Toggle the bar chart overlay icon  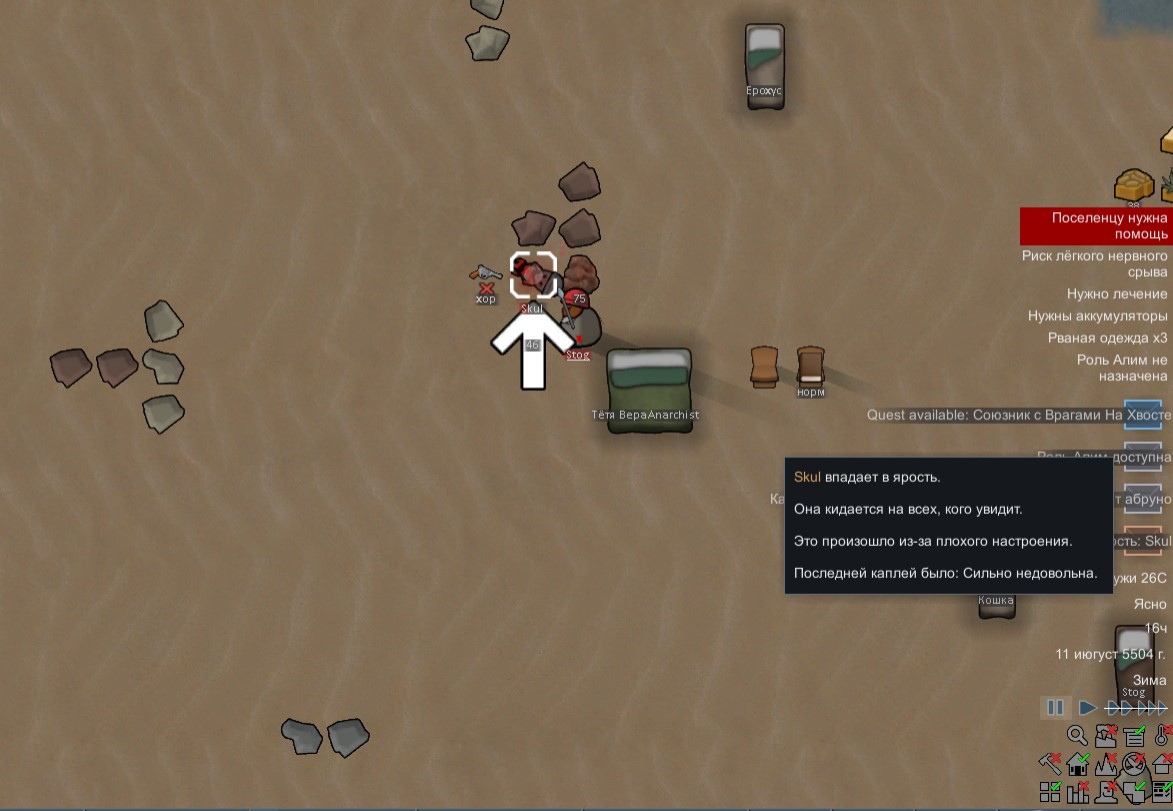coord(1078,793)
